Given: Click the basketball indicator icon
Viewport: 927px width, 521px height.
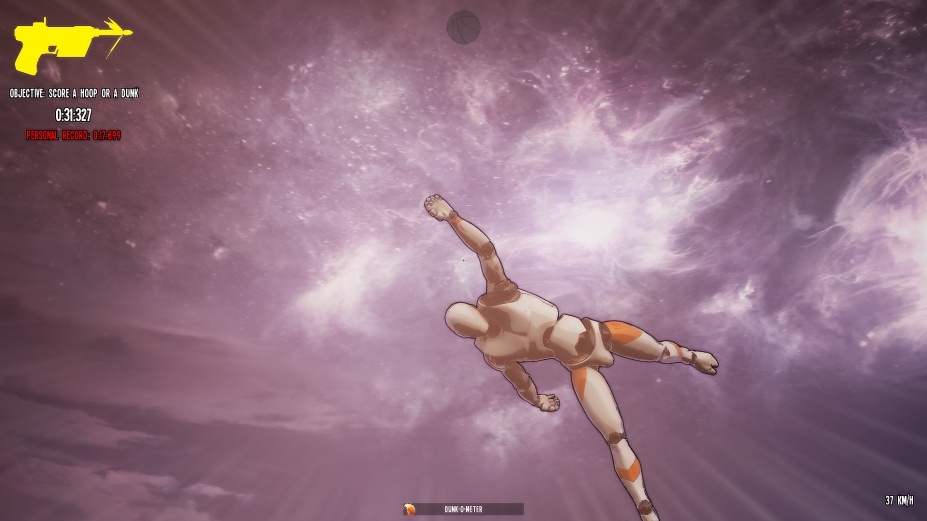Looking at the screenshot, I should coord(463,26).
